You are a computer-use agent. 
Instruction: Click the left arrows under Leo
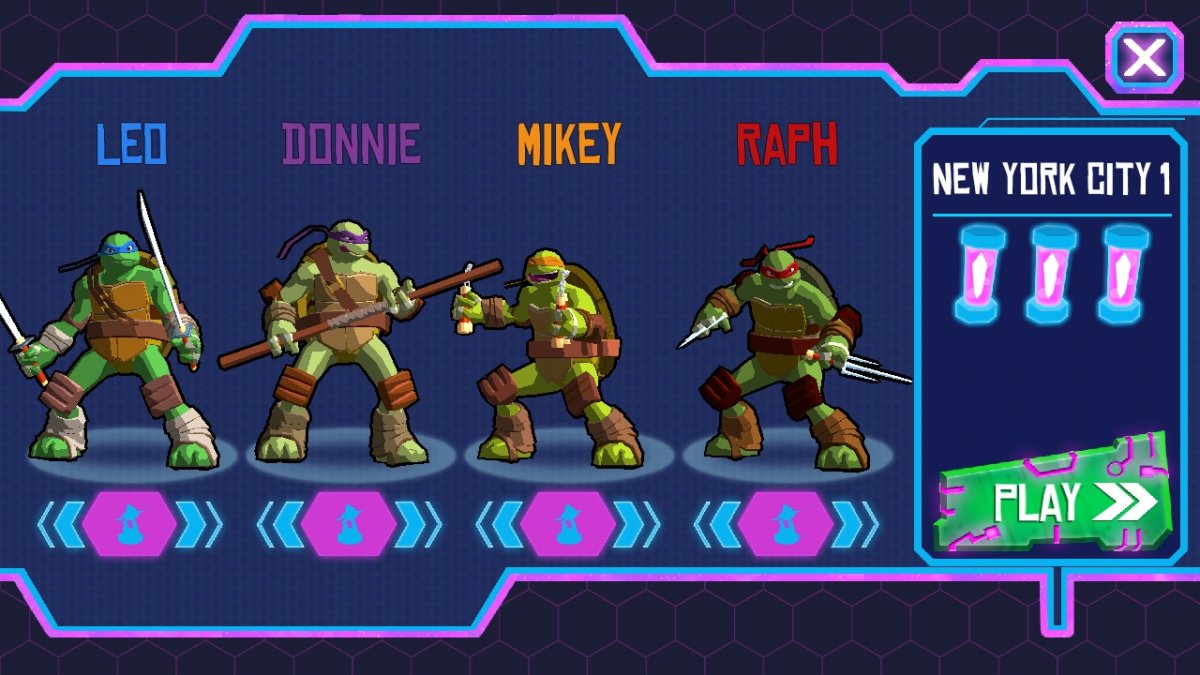[60, 524]
